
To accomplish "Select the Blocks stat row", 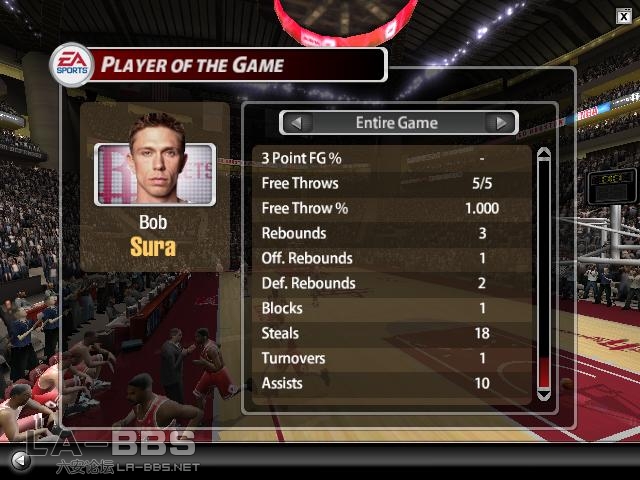I will (390, 308).
